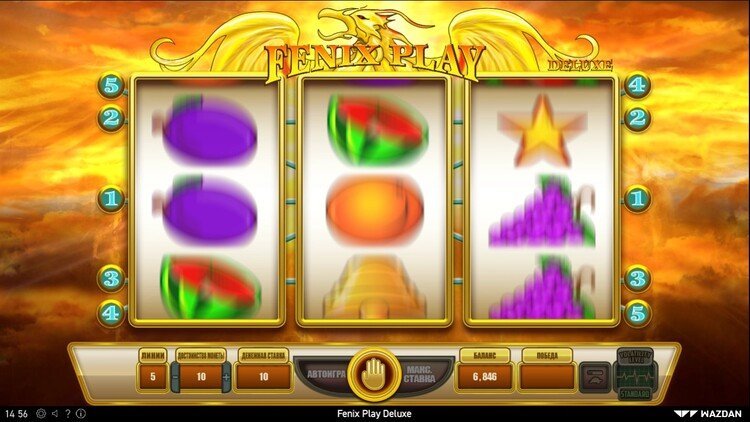Click the Линии lines count field
Image resolution: width=750 pixels, height=422 pixels.
click(152, 376)
